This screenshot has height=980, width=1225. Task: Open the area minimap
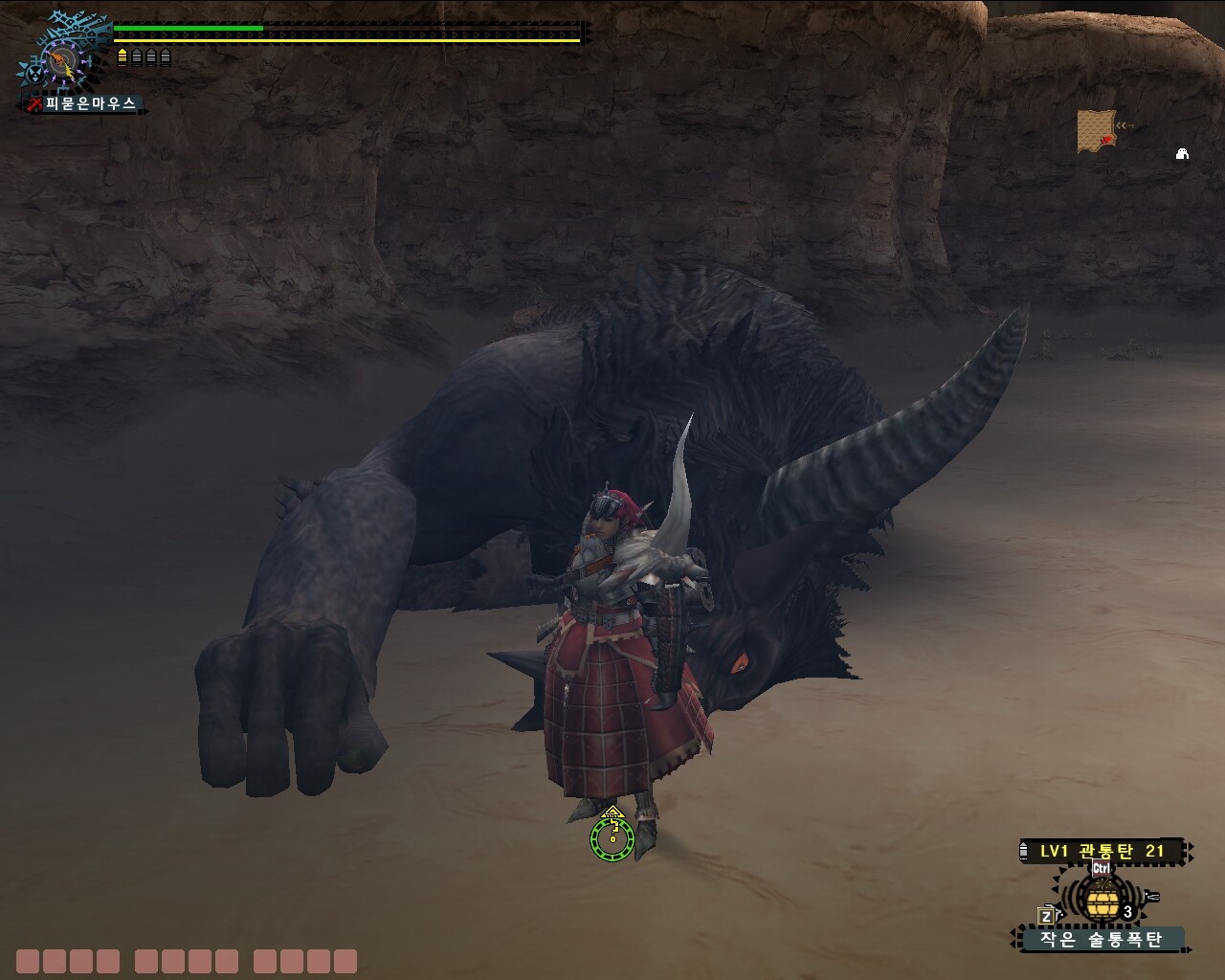click(1096, 130)
